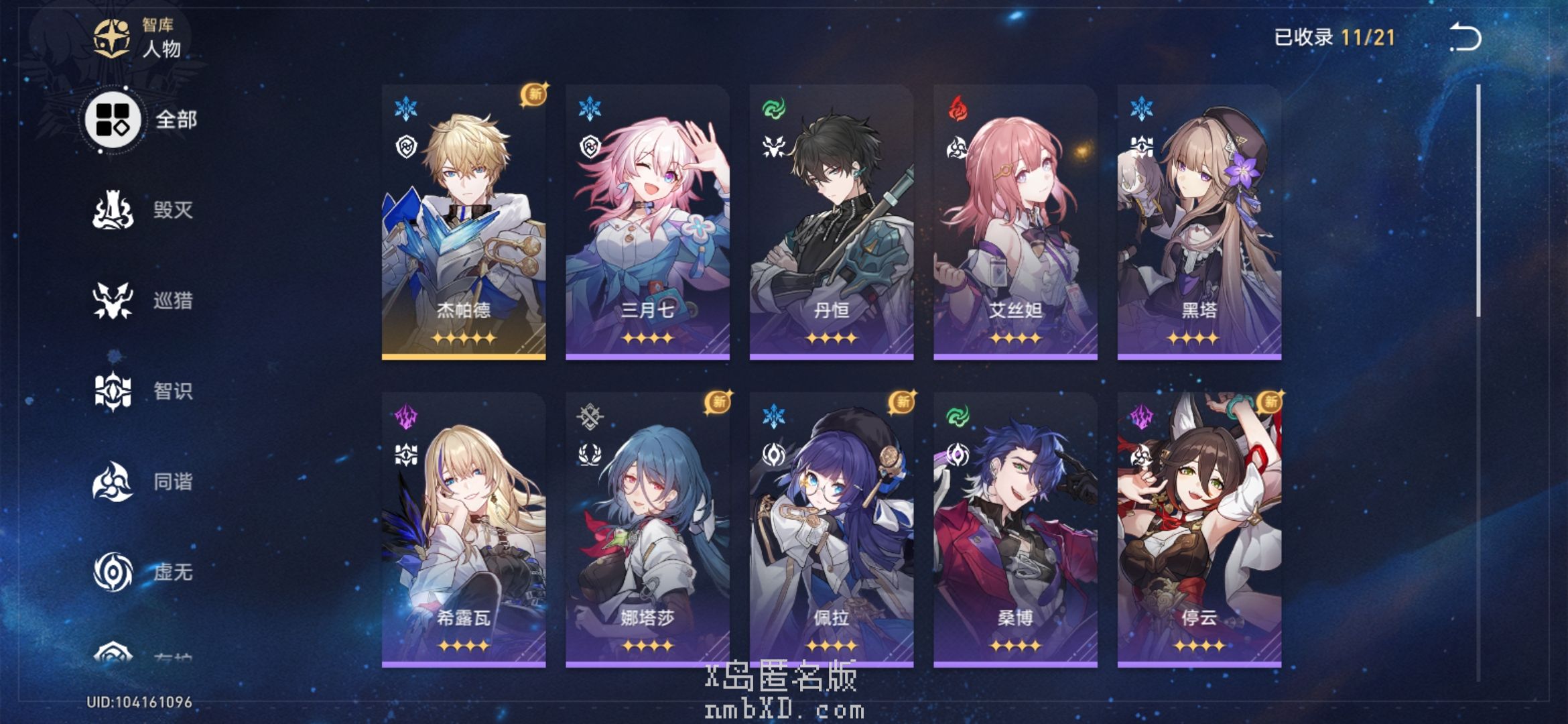This screenshot has height=724, width=1568.
Task: Show only 巡猎 path characters
Action: [142, 300]
